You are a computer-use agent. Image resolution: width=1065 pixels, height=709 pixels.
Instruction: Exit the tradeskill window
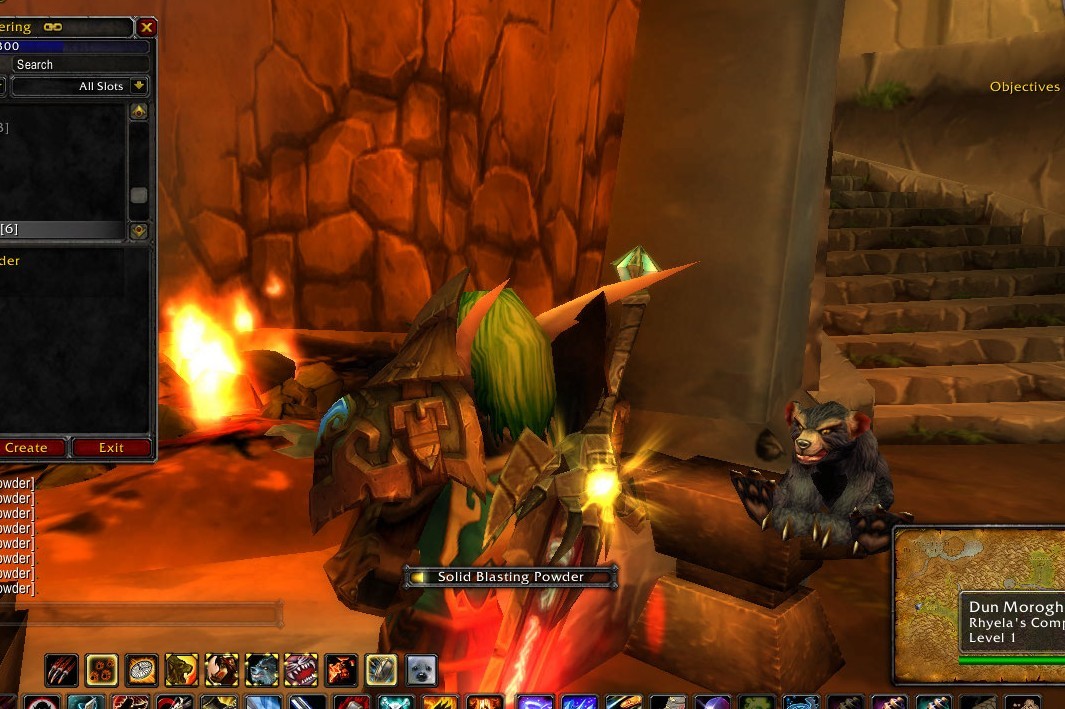pos(111,447)
